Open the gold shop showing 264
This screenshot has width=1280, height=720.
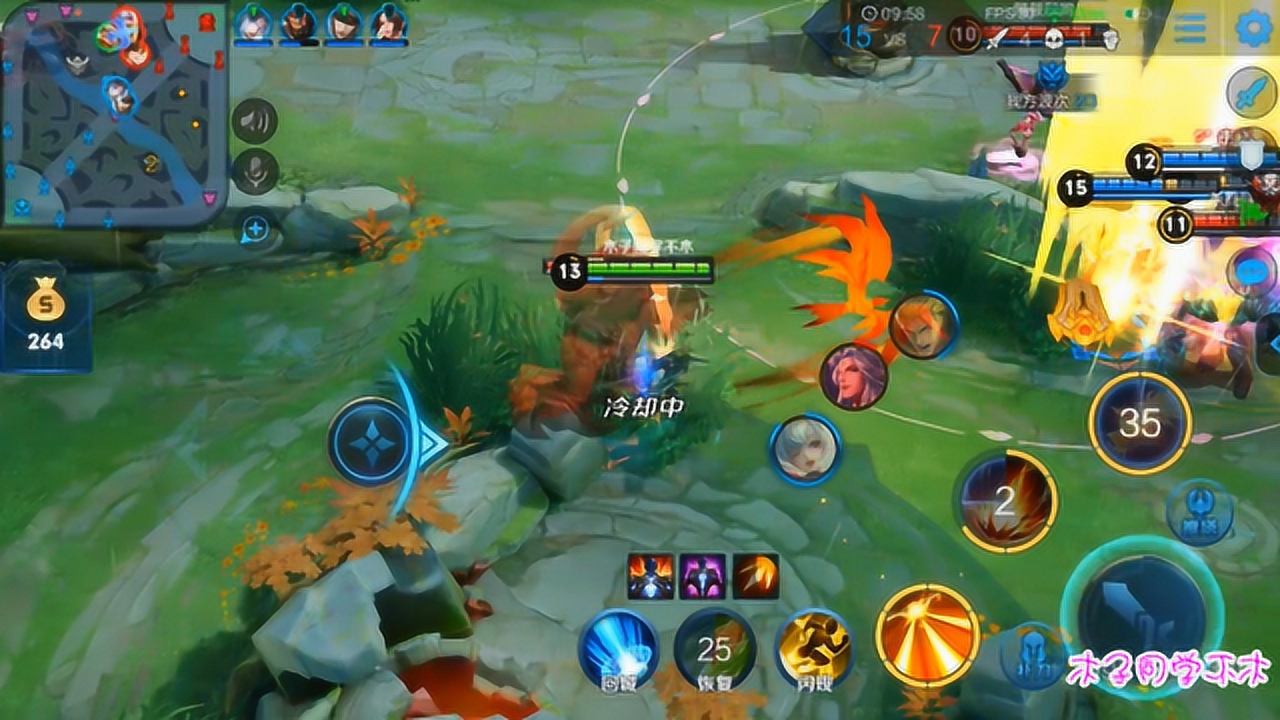click(x=46, y=315)
